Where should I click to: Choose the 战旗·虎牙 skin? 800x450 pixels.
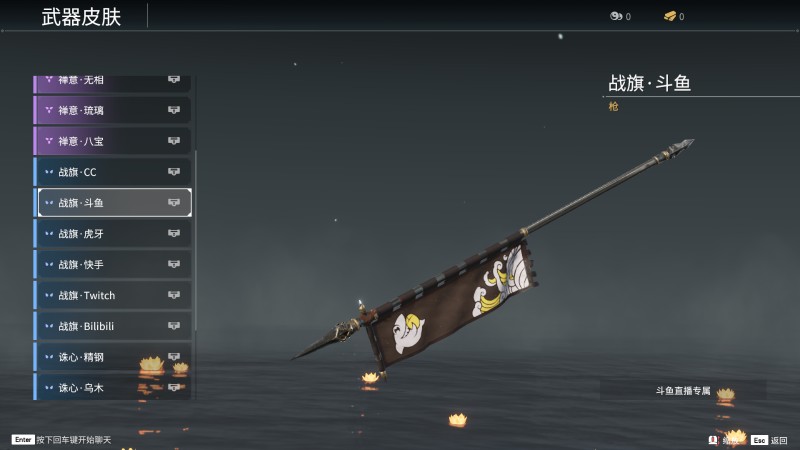pyautogui.click(x=112, y=234)
